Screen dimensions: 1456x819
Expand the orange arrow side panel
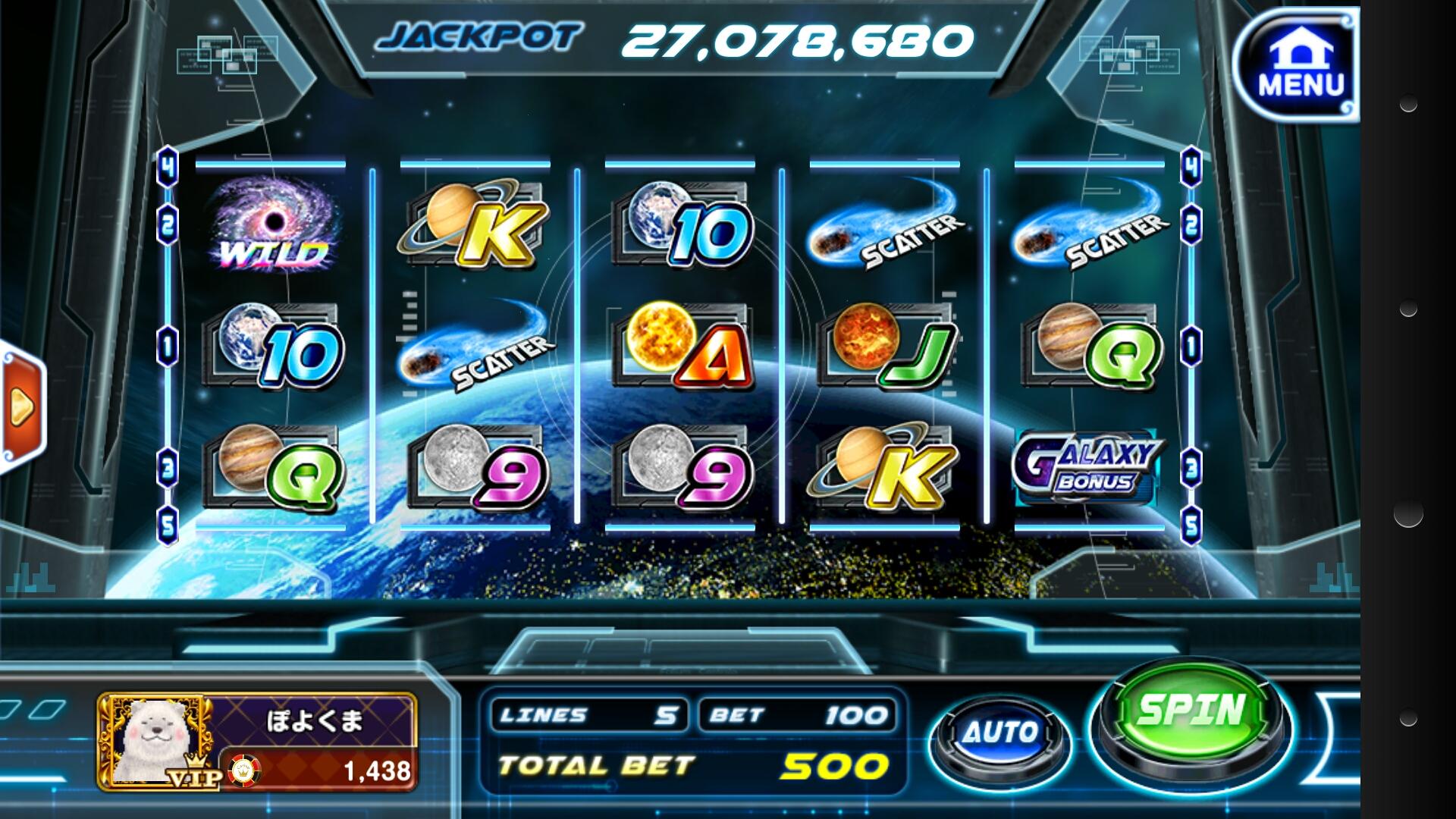coord(21,407)
